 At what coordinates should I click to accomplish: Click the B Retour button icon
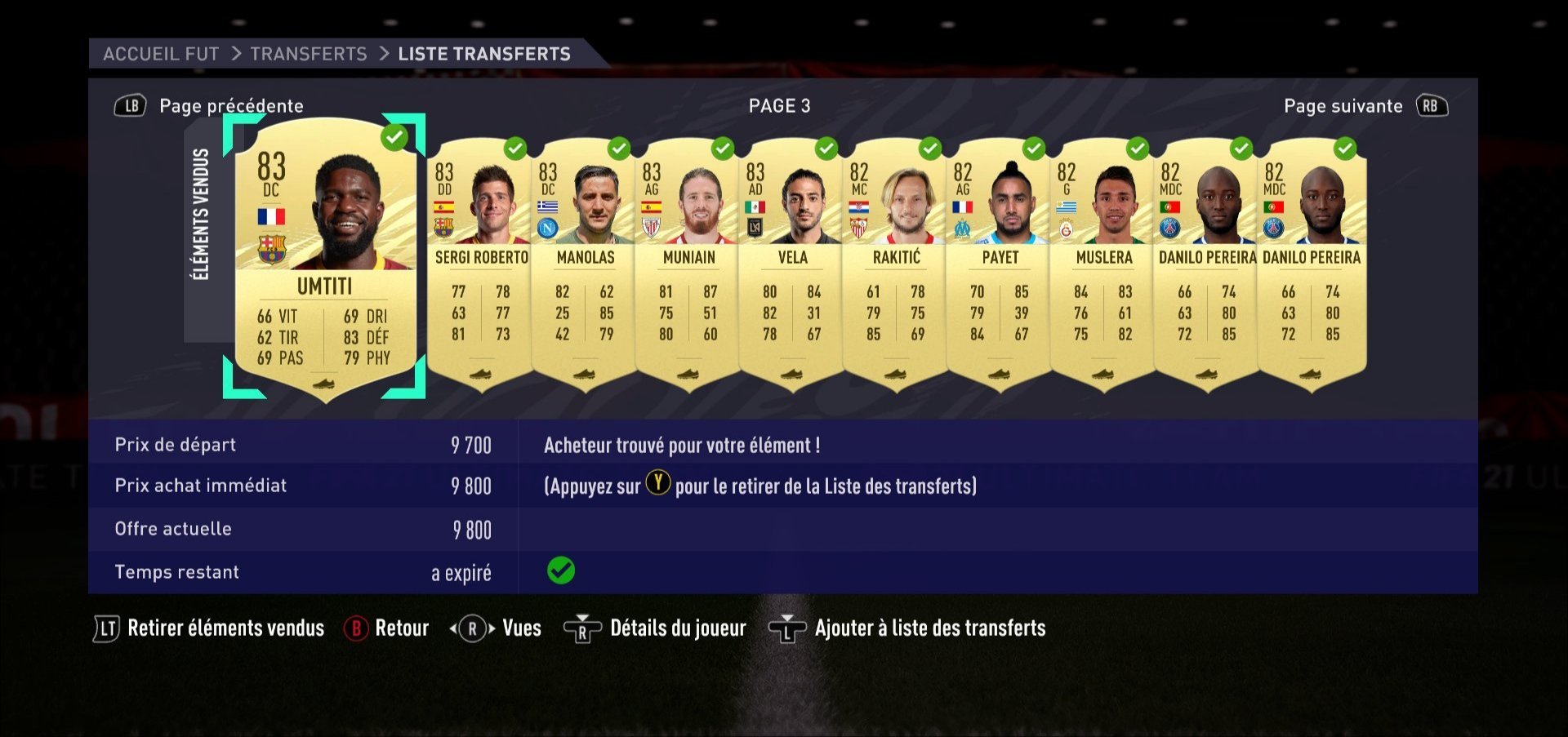tap(355, 628)
